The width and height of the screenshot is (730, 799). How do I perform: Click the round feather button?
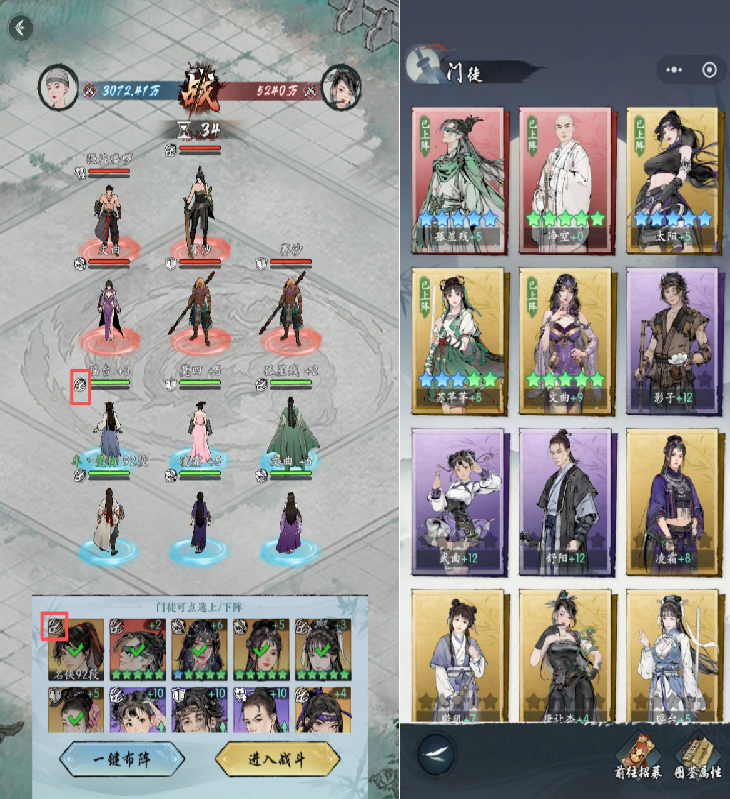click(436, 750)
